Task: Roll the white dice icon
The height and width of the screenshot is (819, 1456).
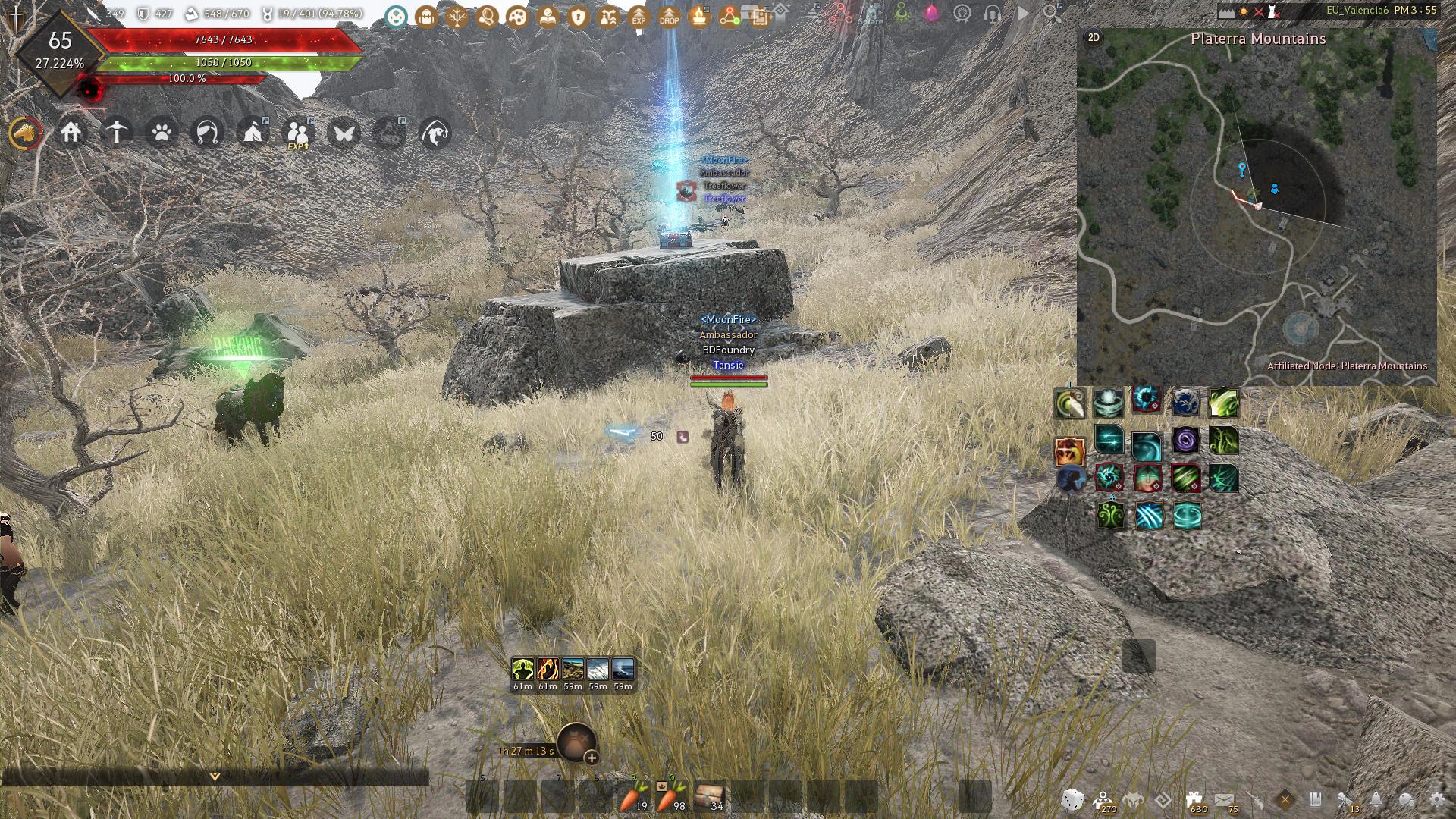Action: [1072, 799]
